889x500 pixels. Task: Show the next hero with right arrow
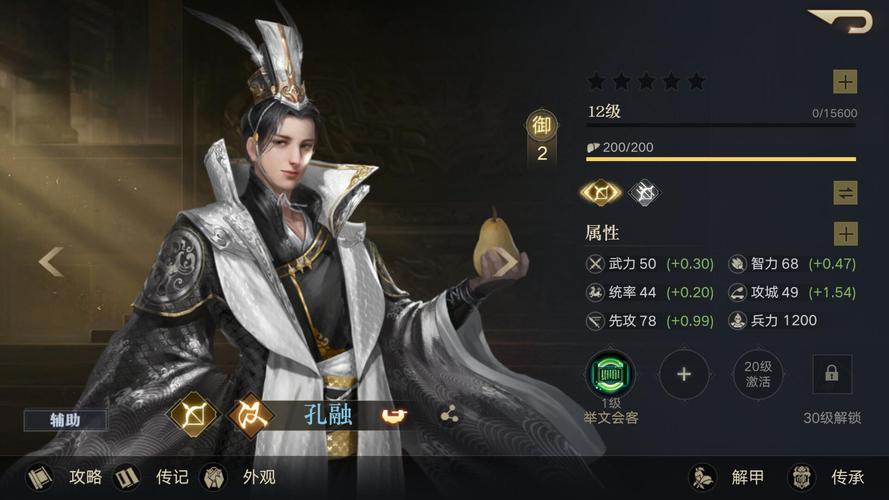point(507,262)
